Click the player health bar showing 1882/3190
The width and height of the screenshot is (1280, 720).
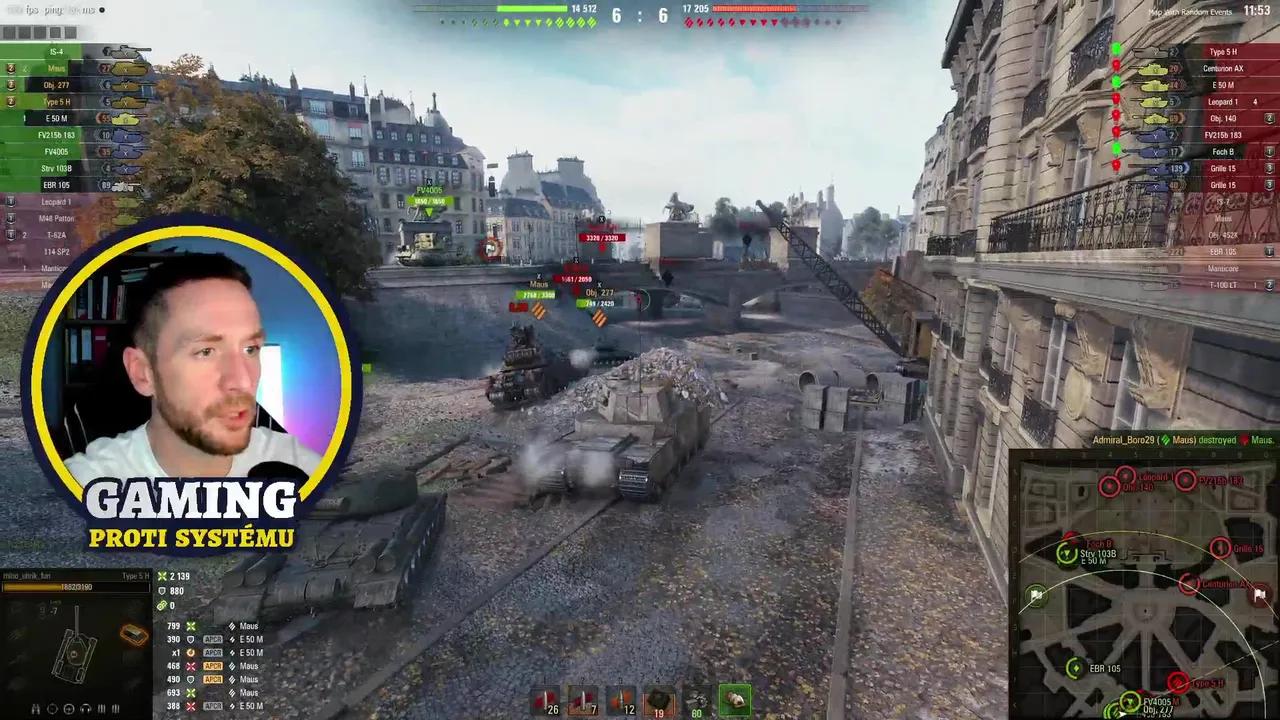tap(75, 587)
